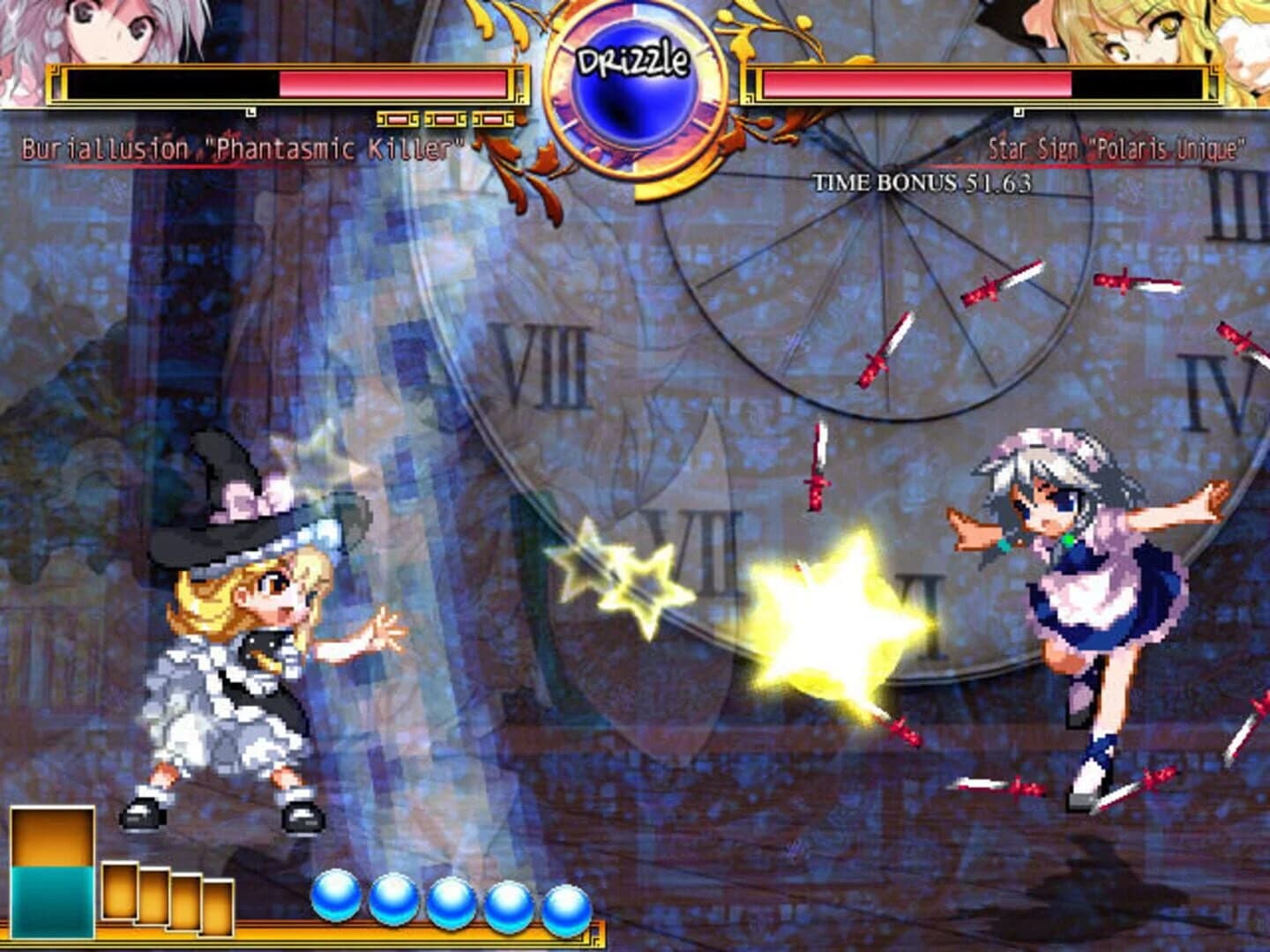Click the Drizzle weather orb
The image size is (1270, 952).
[635, 88]
